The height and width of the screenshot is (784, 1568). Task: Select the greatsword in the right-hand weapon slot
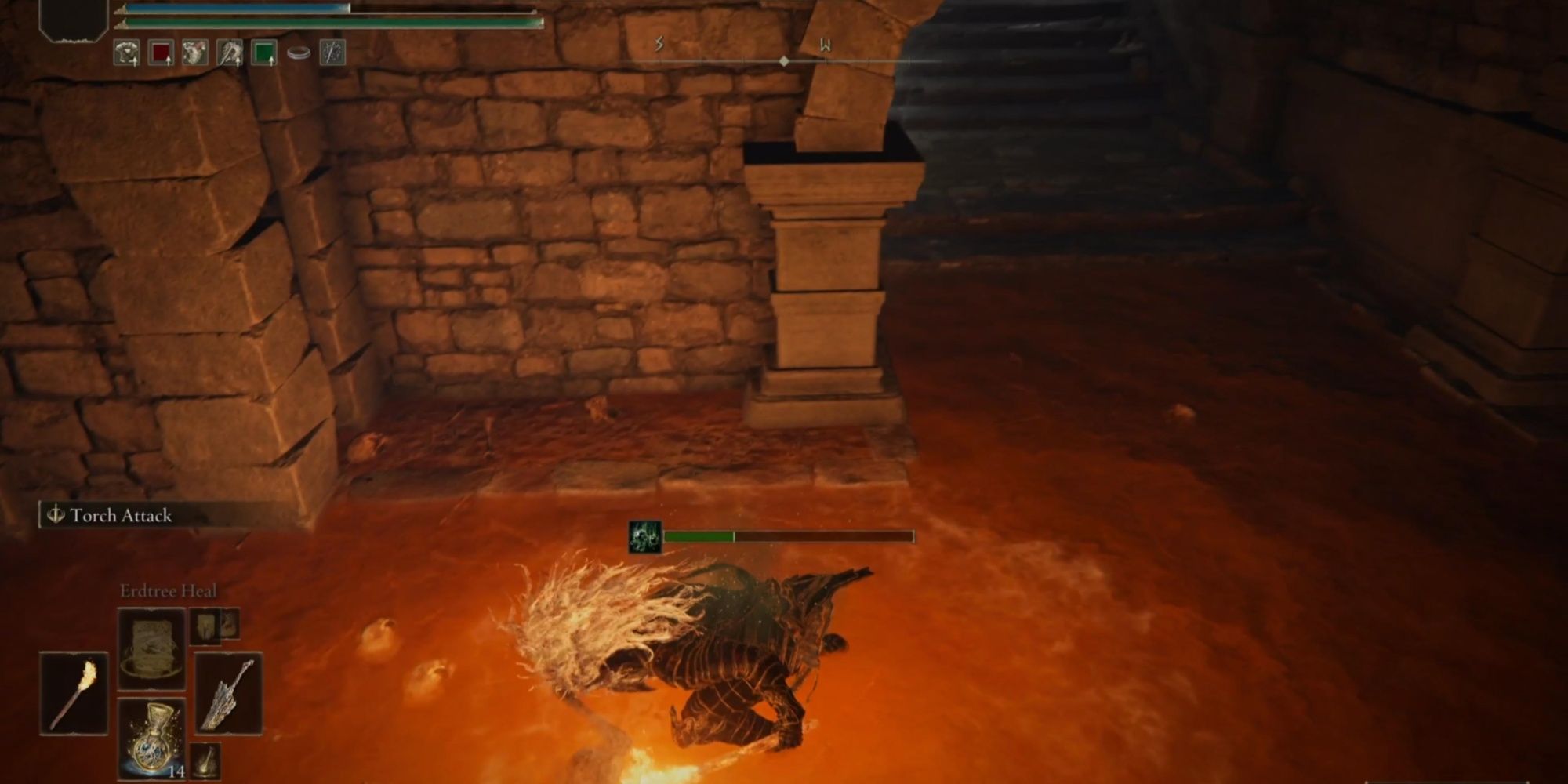coord(229,692)
